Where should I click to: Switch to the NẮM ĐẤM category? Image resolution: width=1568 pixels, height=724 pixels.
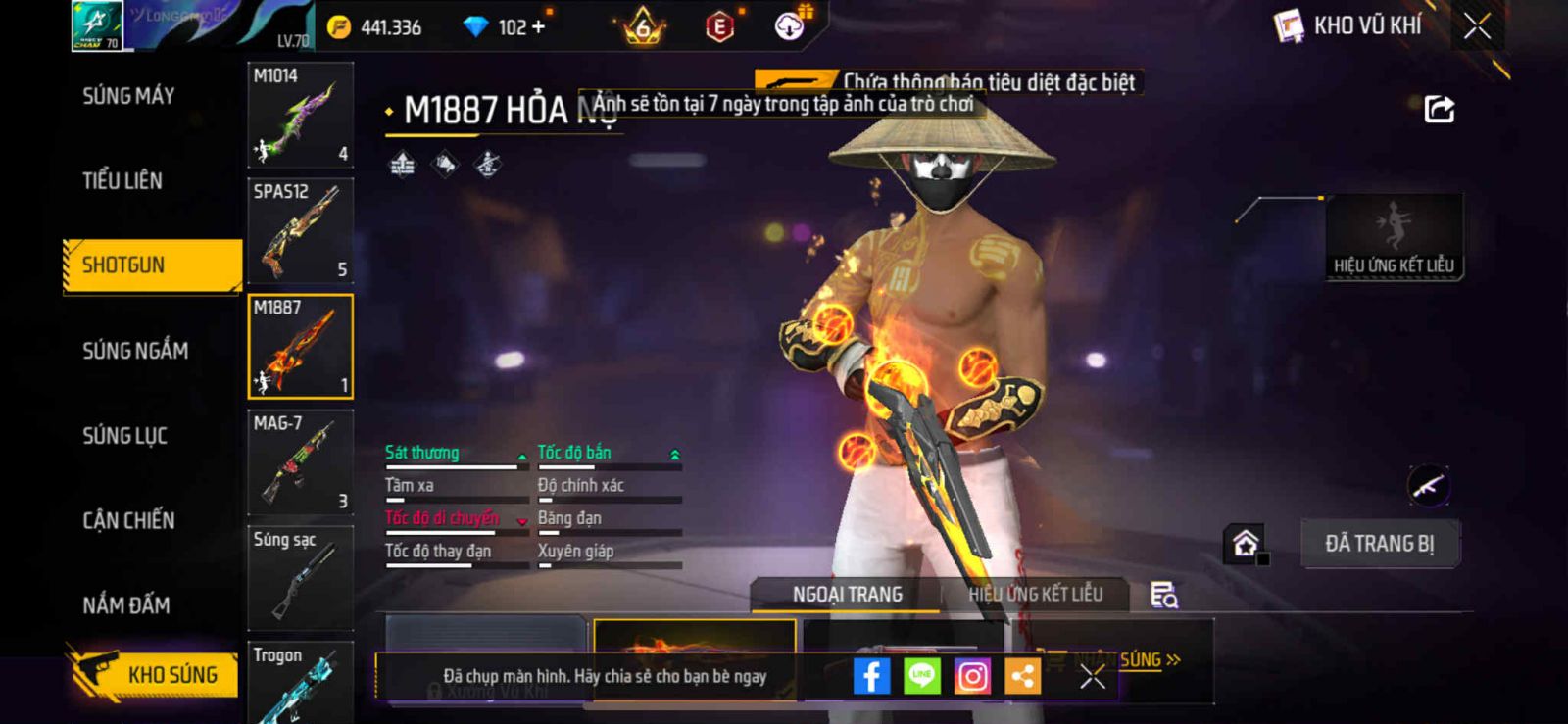126,605
